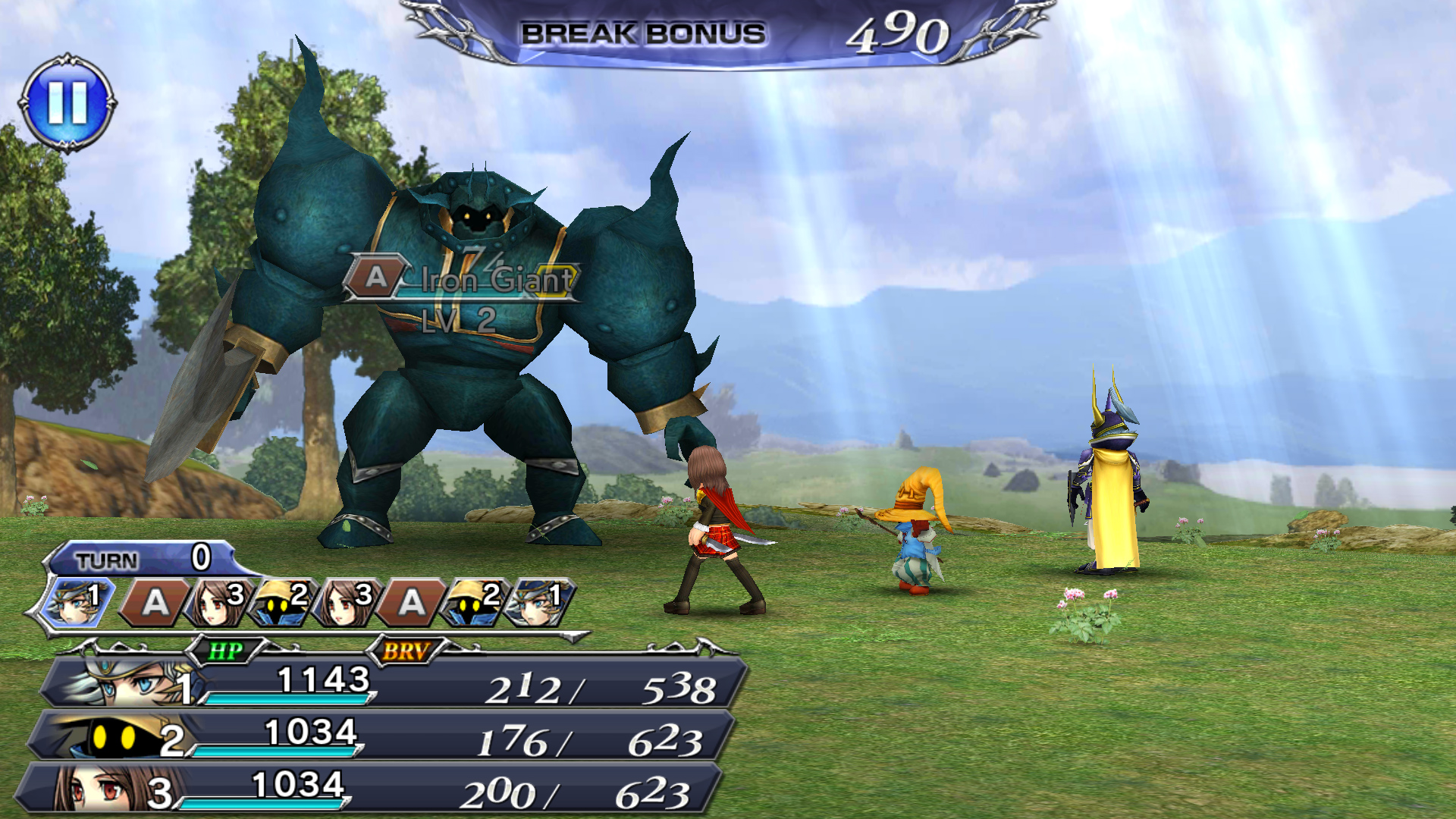Select party member 1 status row

click(394, 683)
